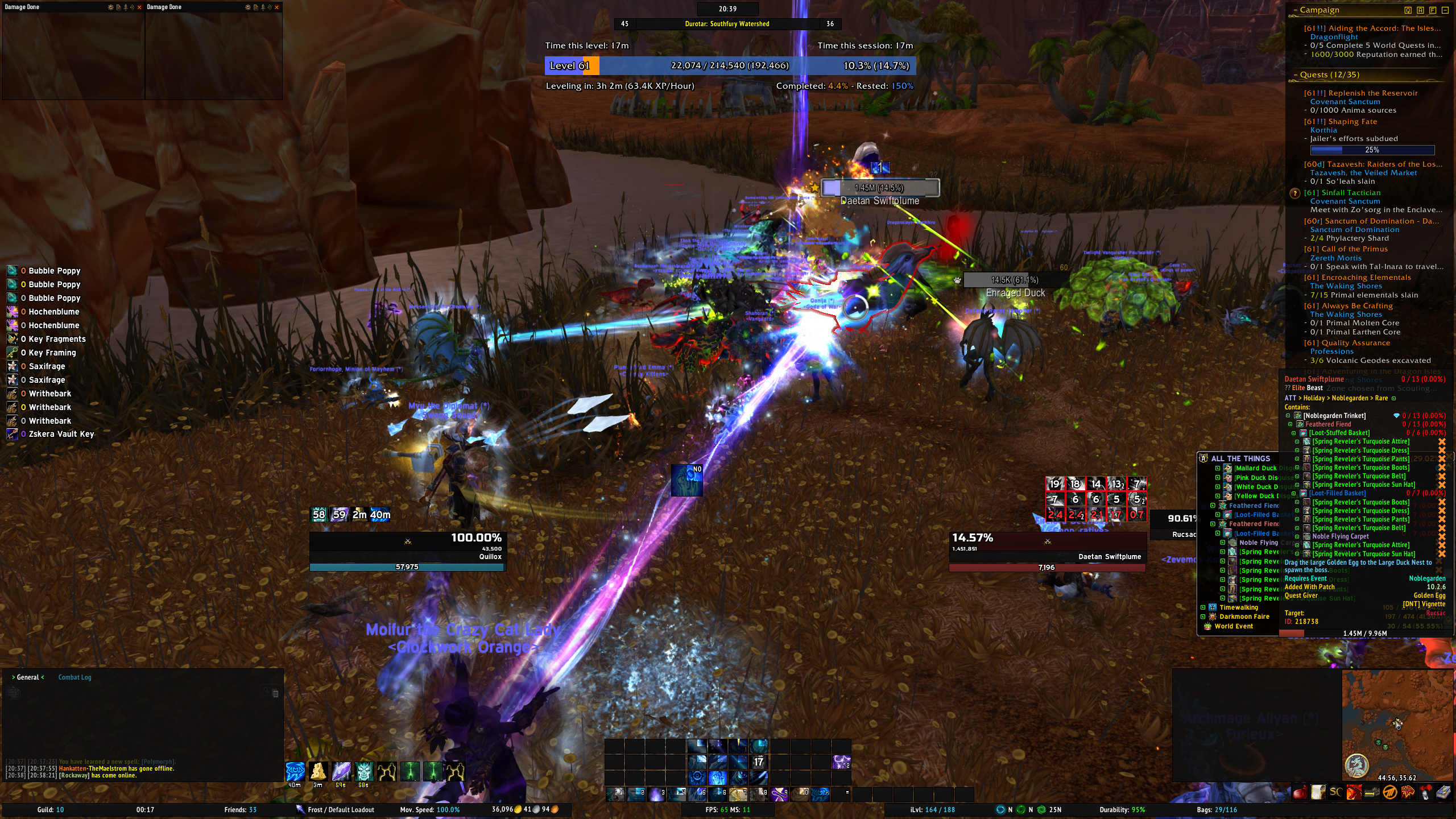Collapse the Quests tracker section
Screen dimensions: 1456x819
[x=1296, y=75]
